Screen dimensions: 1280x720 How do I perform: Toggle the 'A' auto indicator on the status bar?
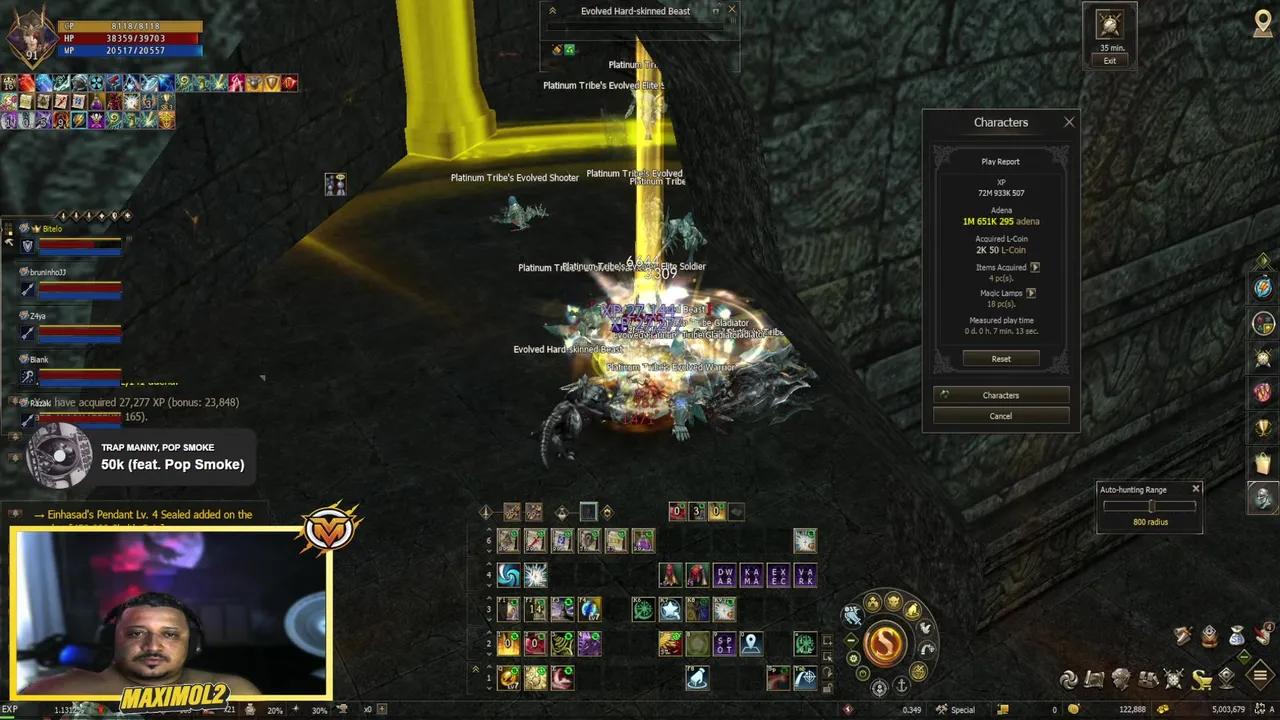tap(1271, 708)
